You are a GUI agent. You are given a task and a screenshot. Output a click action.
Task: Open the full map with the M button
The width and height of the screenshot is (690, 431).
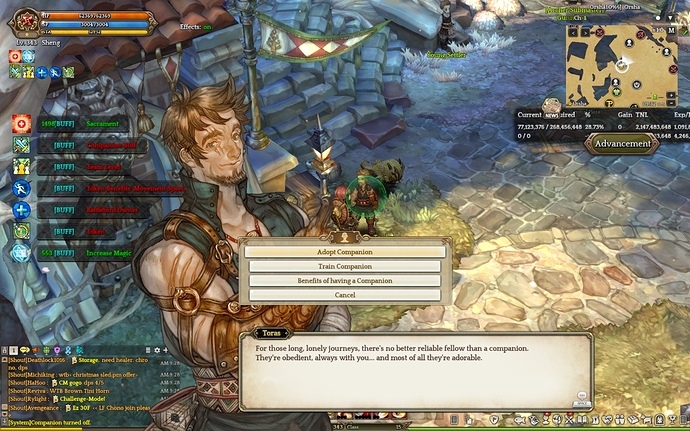(671, 30)
